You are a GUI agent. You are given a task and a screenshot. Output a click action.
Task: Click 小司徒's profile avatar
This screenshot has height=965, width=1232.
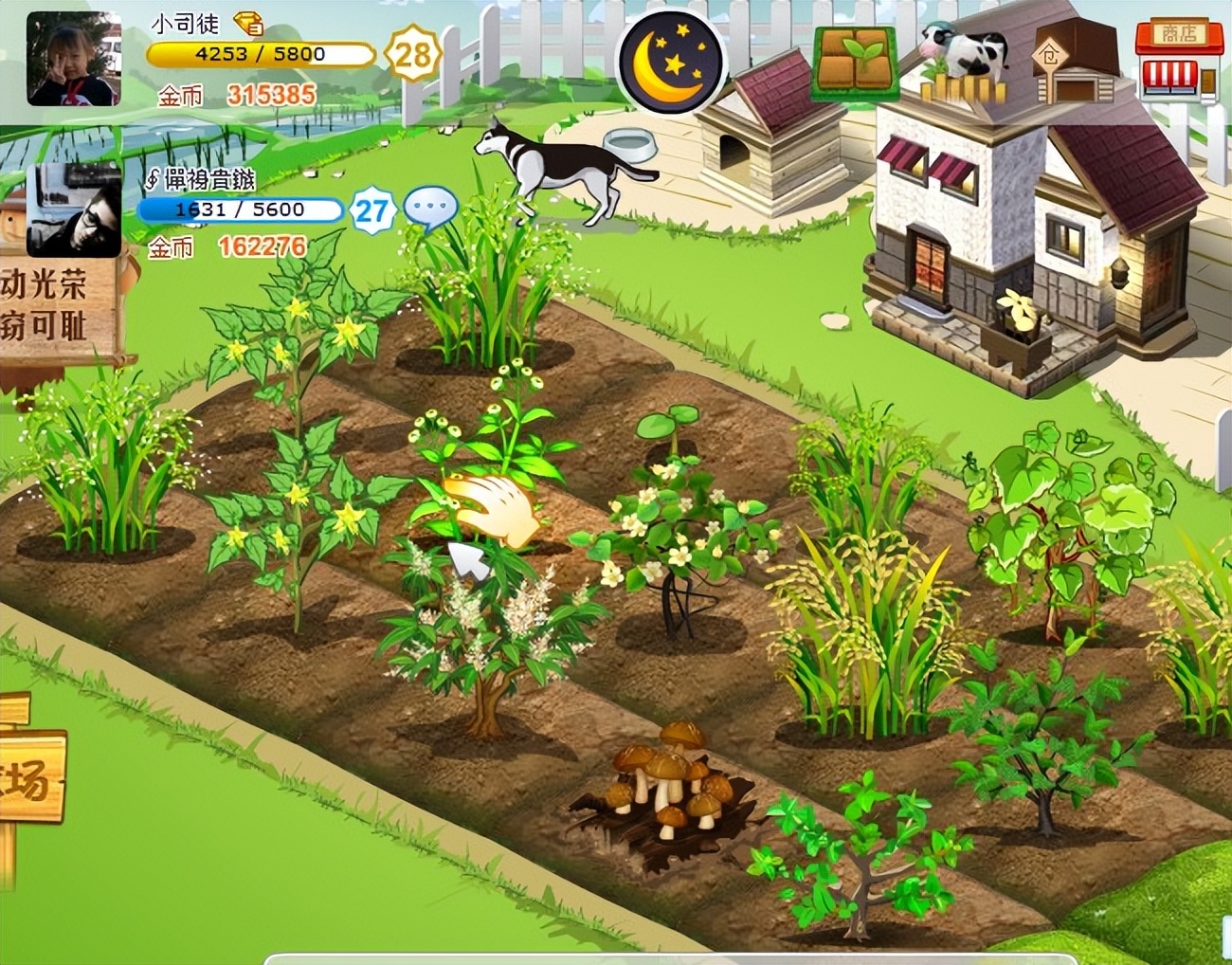pos(74,59)
